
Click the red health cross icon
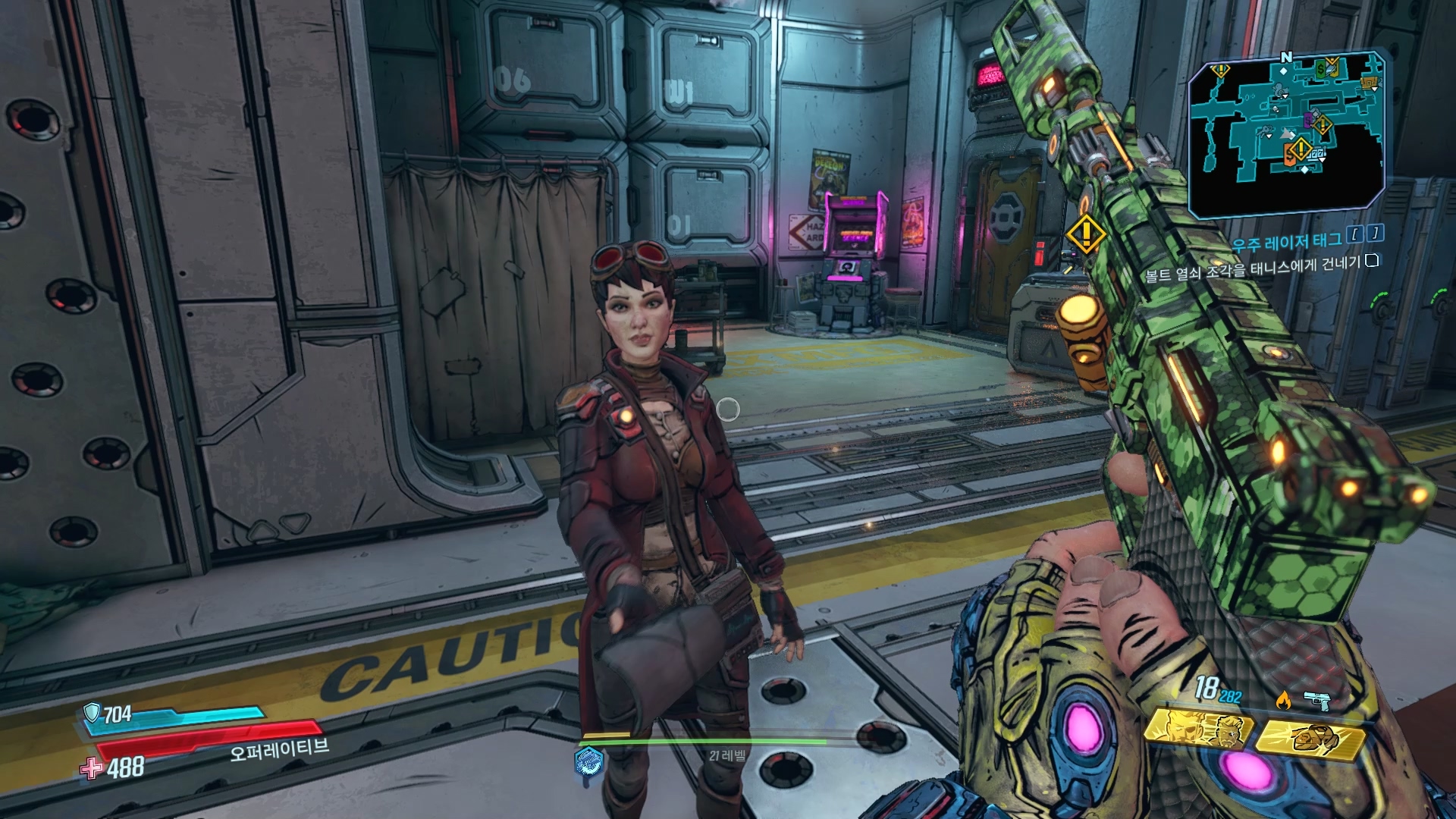[92, 768]
